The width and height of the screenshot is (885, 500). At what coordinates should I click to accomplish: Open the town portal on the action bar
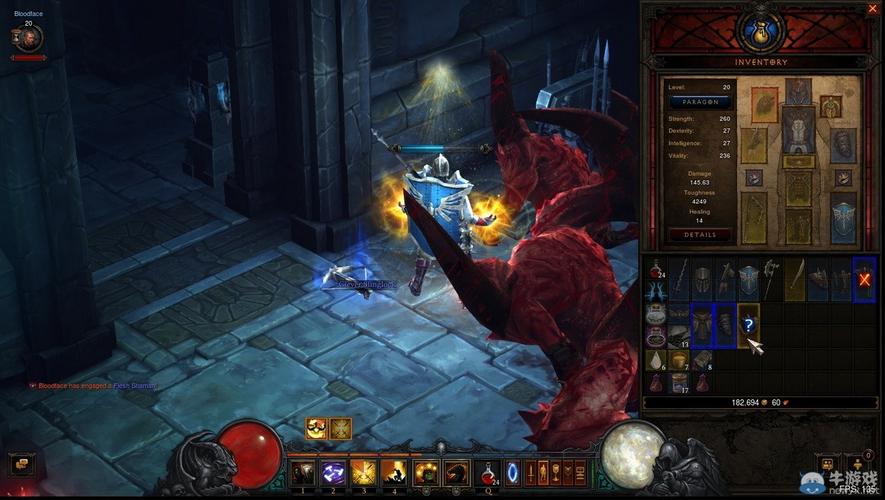point(514,472)
